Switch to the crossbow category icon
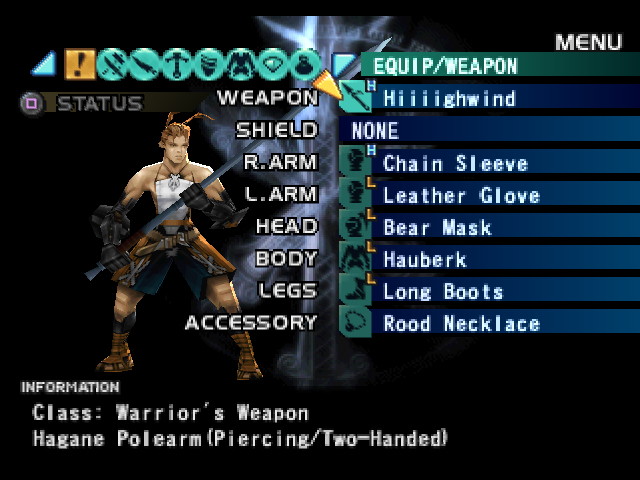 point(176,64)
